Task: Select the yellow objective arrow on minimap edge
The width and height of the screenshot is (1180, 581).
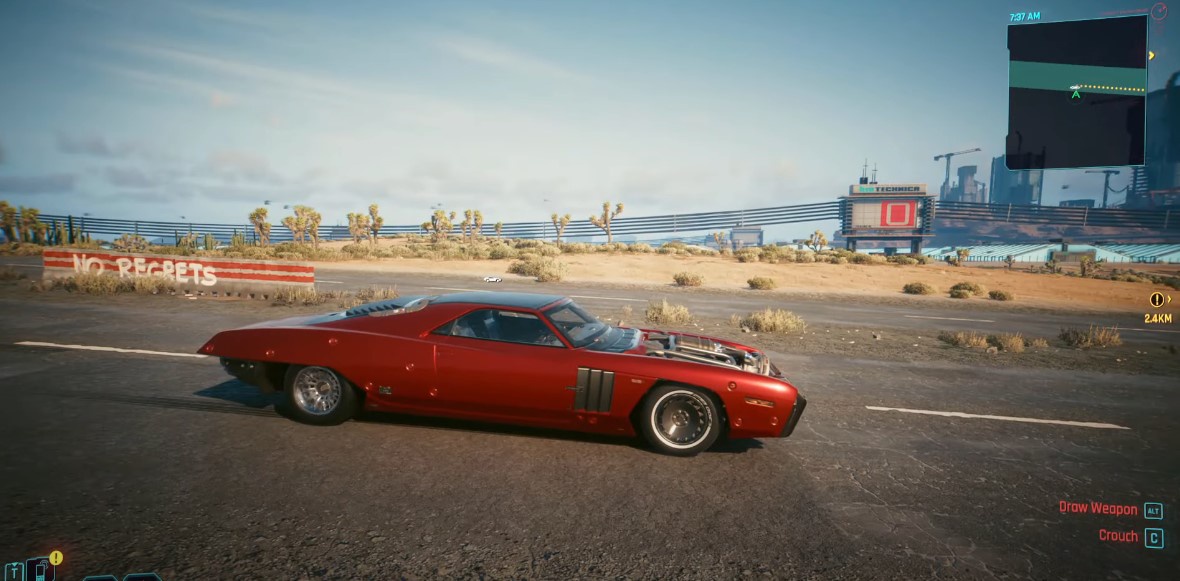Action: [1152, 55]
